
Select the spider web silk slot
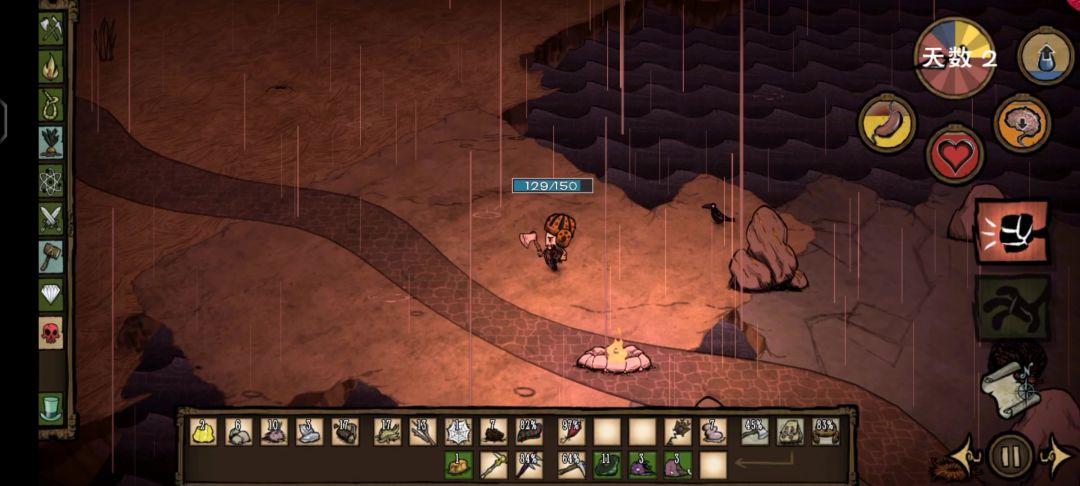click(x=458, y=431)
